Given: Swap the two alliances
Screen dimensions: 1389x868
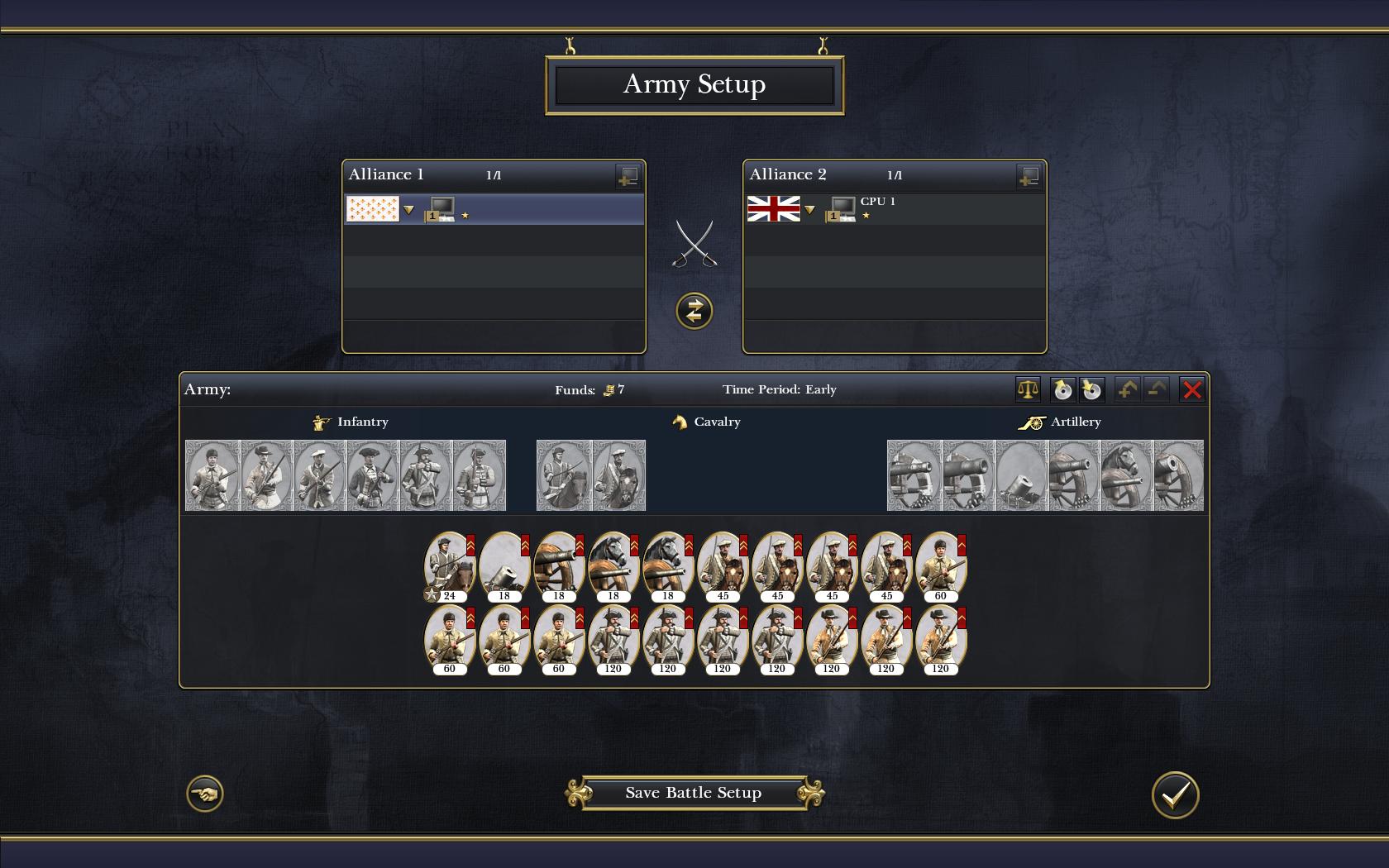Looking at the screenshot, I should click(x=694, y=311).
